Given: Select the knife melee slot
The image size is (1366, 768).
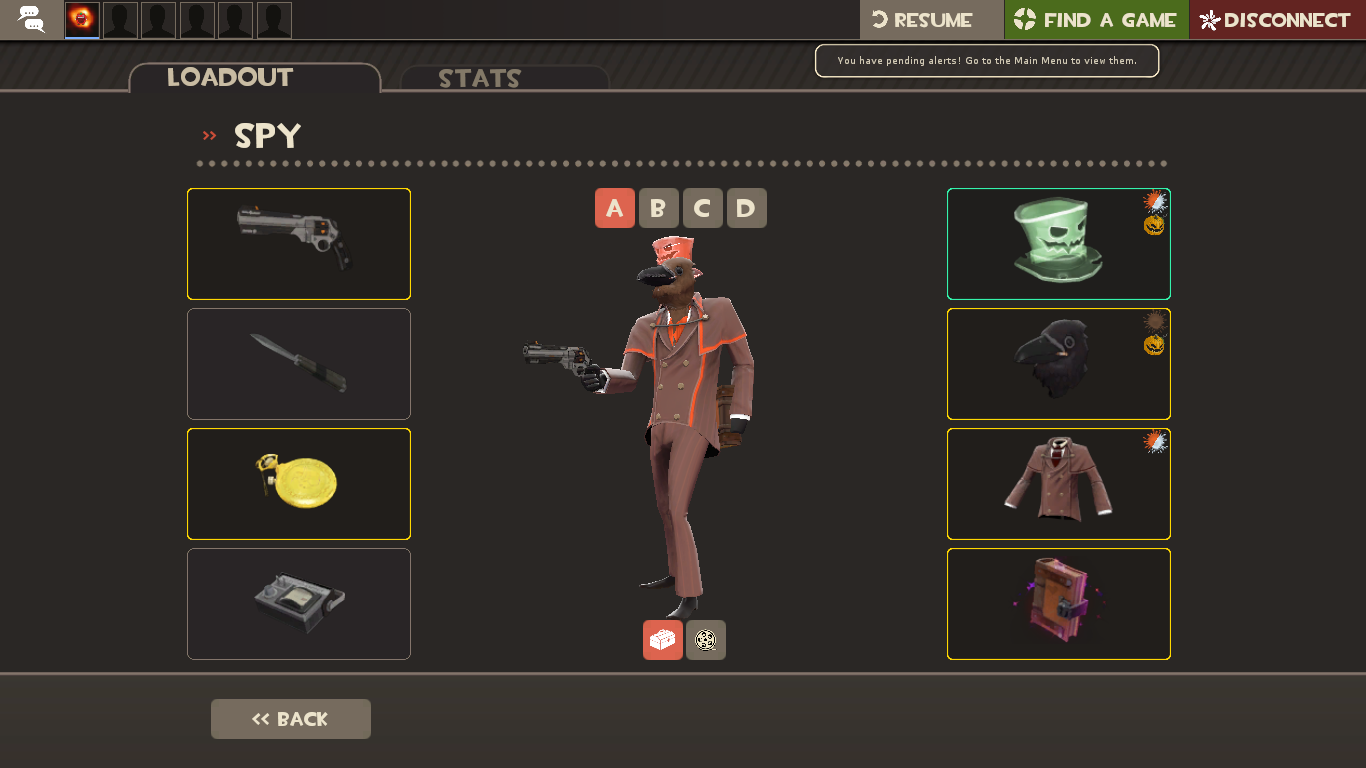Looking at the screenshot, I should pyautogui.click(x=299, y=364).
